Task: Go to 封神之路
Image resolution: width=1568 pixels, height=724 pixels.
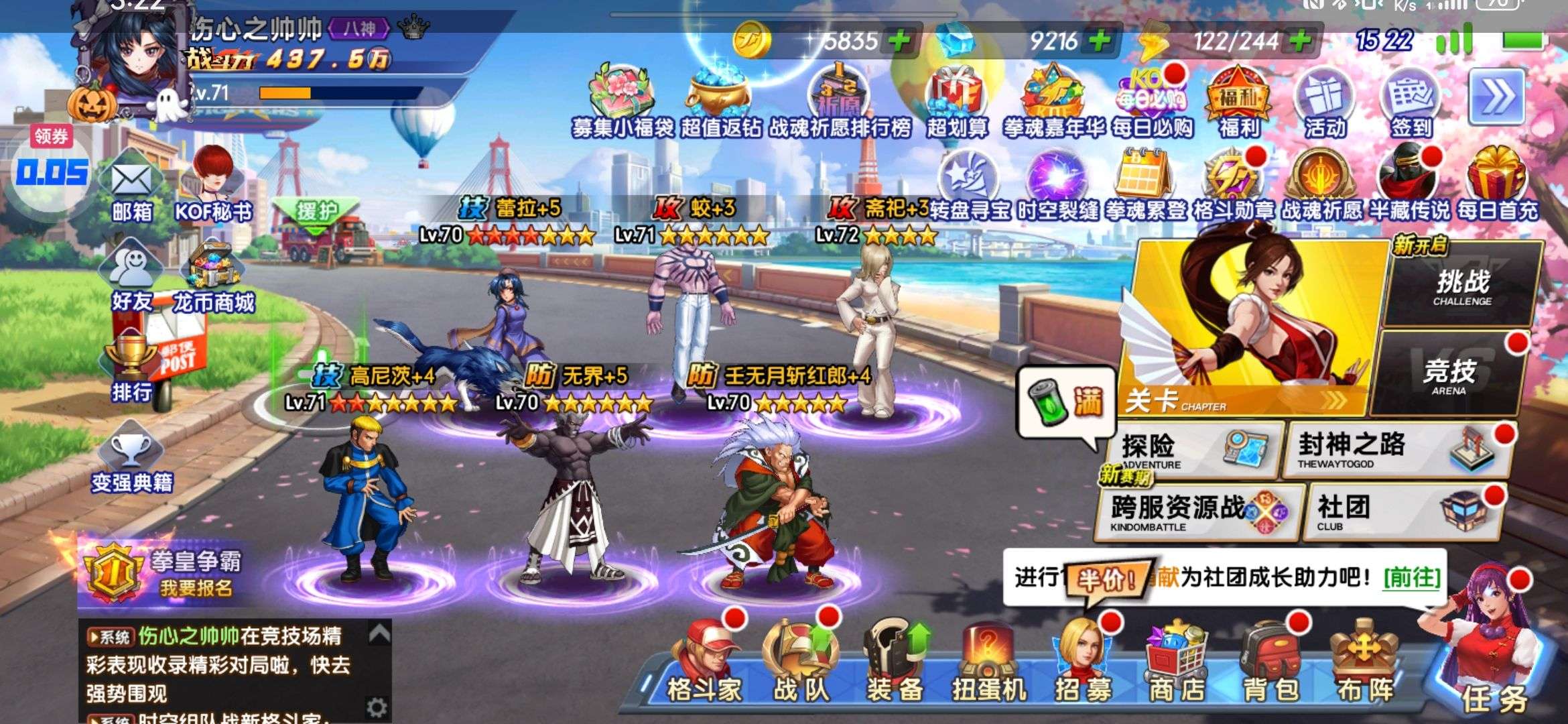Action: point(1394,450)
